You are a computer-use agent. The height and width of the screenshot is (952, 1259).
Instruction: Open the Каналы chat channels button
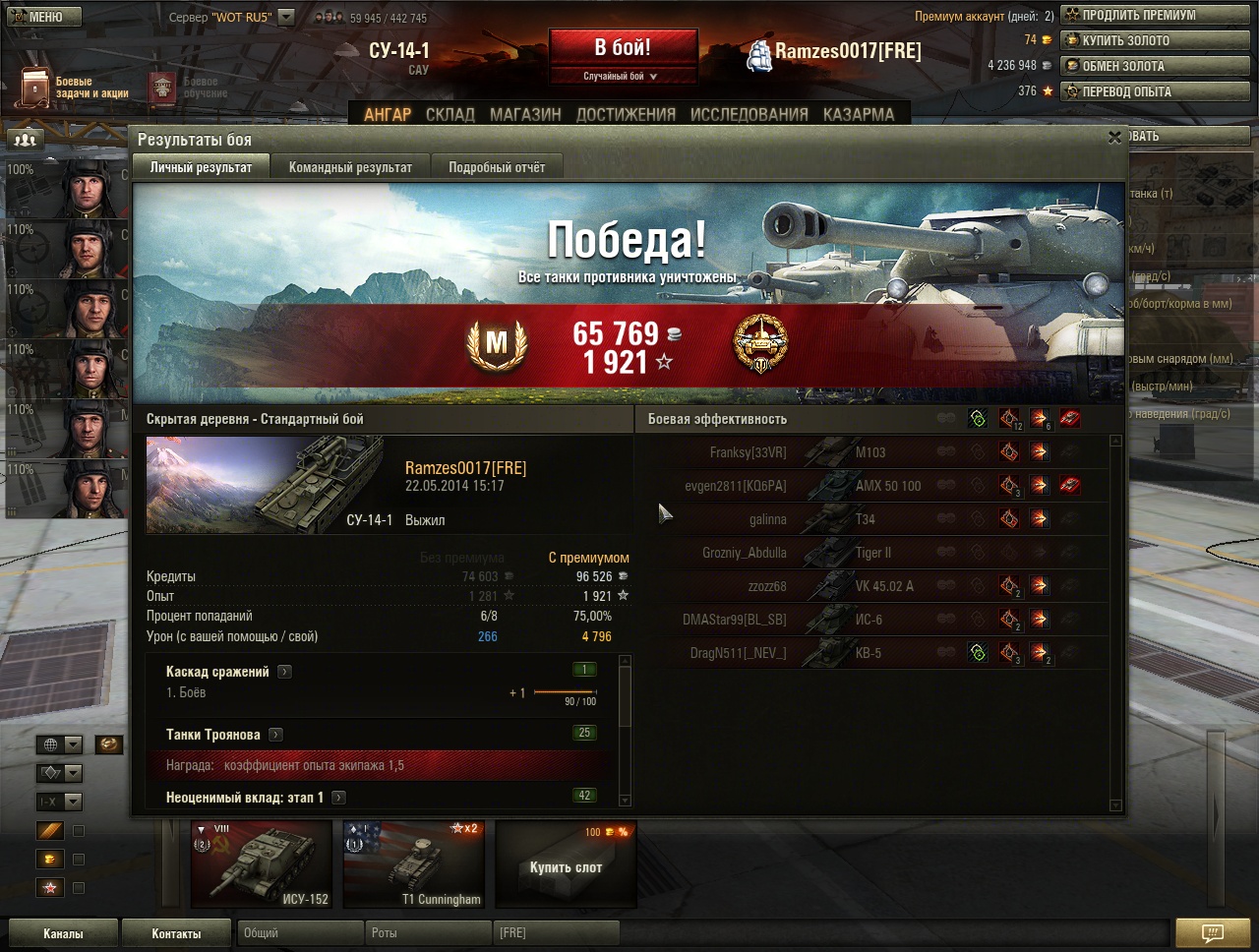point(63,933)
